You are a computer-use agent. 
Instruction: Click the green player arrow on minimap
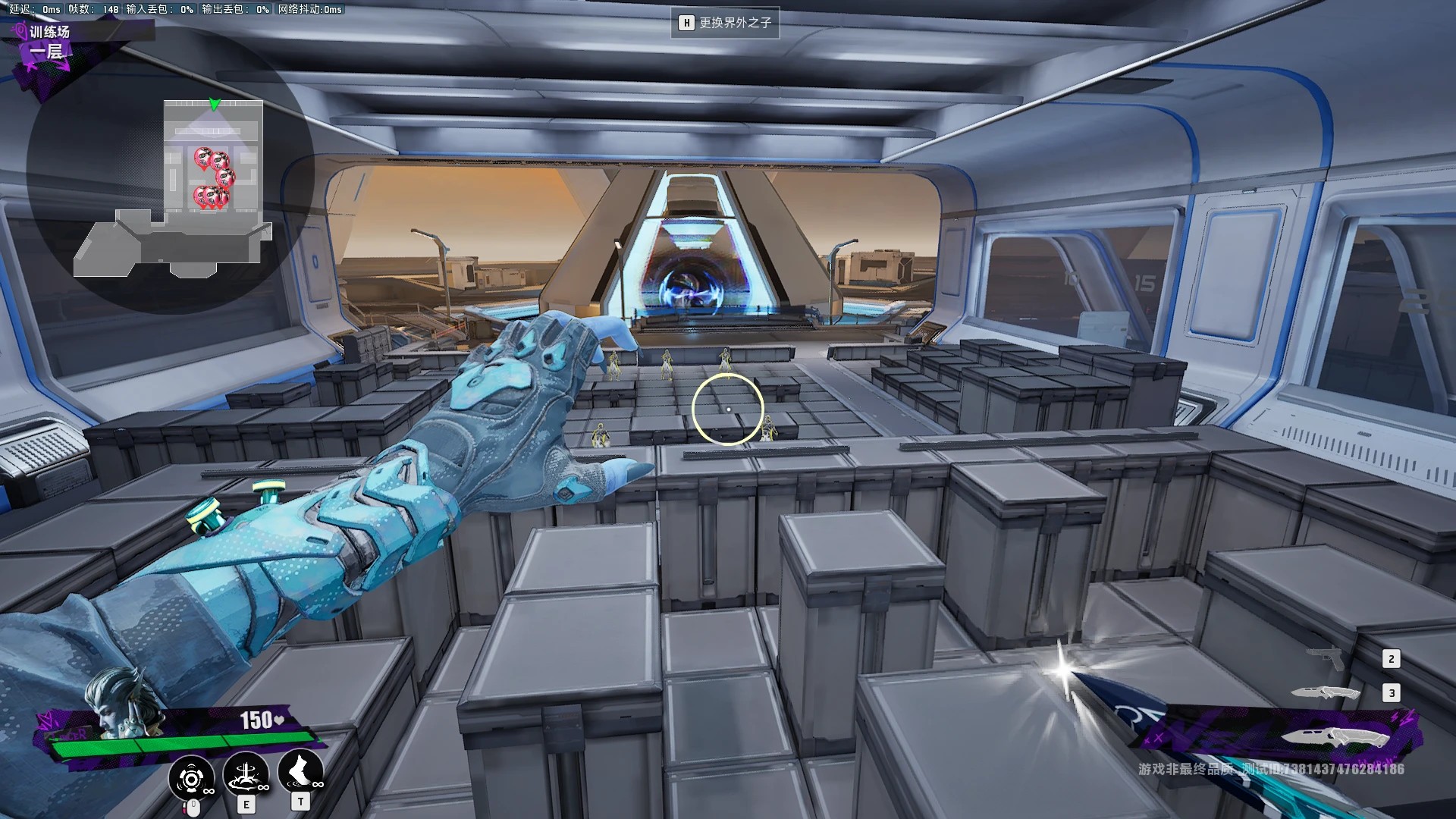click(x=215, y=104)
